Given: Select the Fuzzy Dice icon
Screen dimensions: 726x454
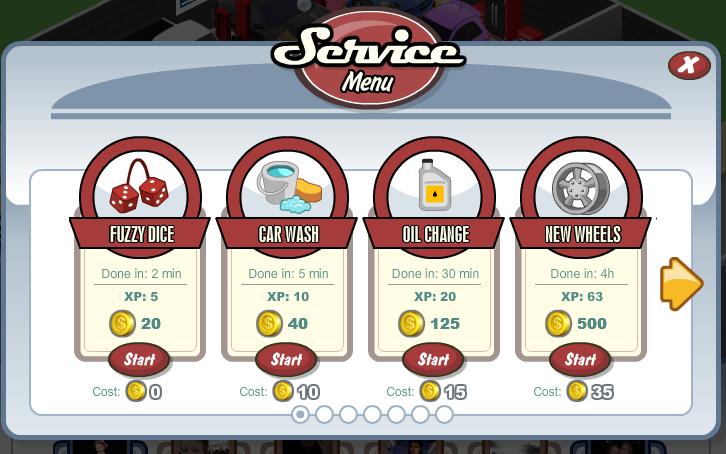Looking at the screenshot, I should click(140, 187).
